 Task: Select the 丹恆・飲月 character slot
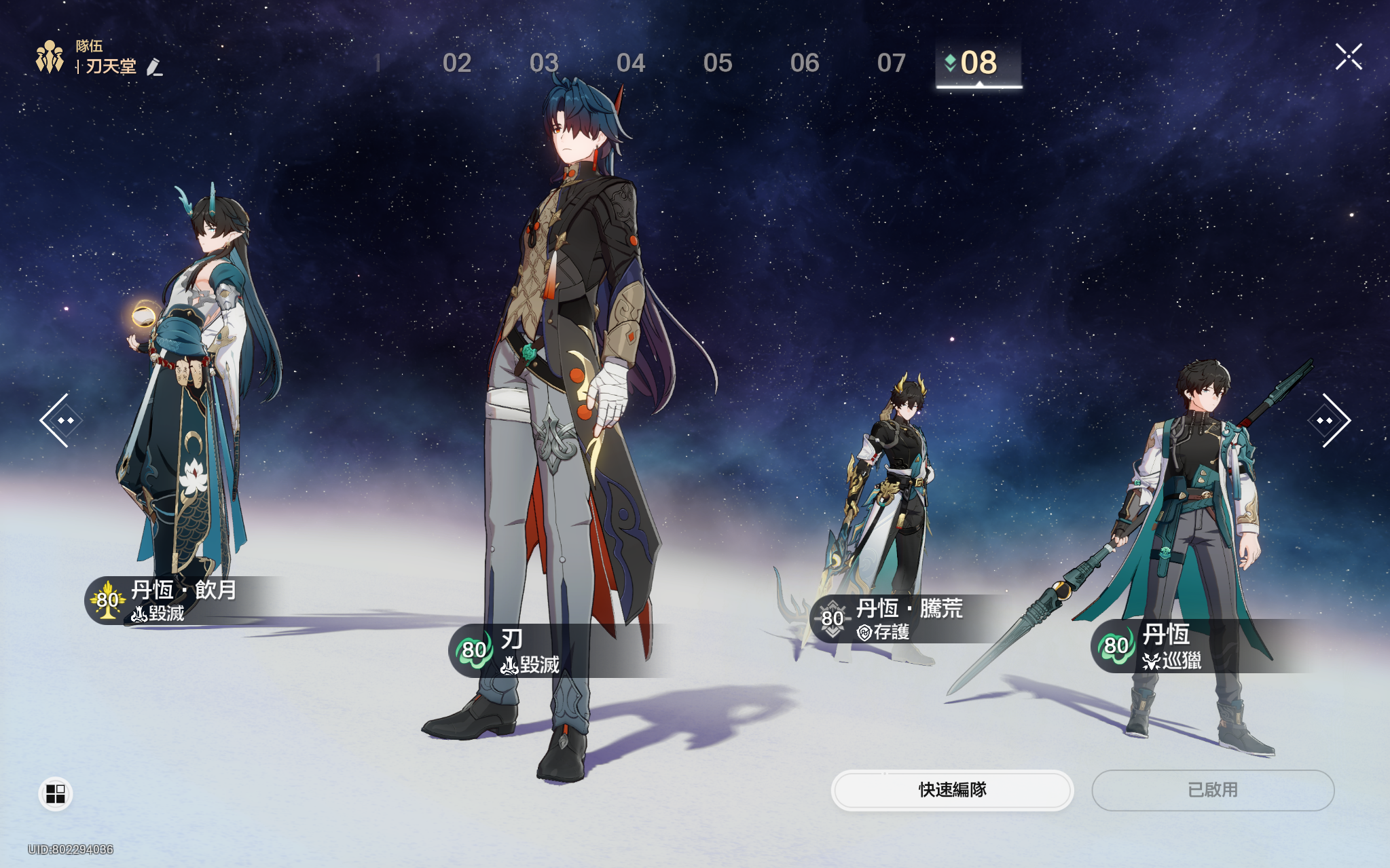(x=190, y=407)
